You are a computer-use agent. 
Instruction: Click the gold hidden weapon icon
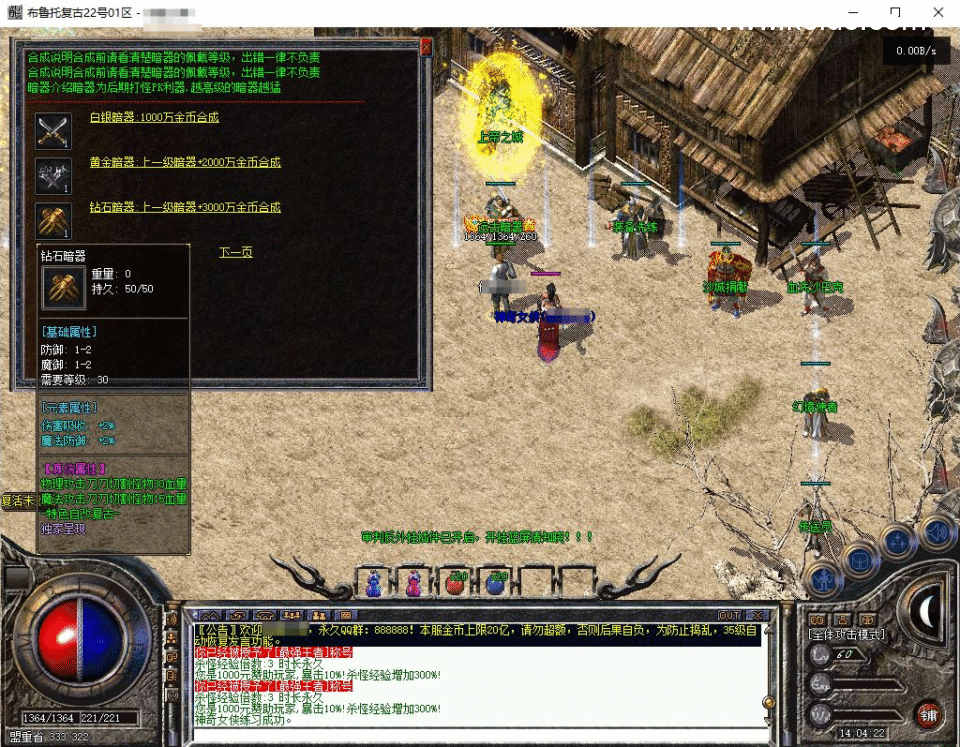pos(53,175)
